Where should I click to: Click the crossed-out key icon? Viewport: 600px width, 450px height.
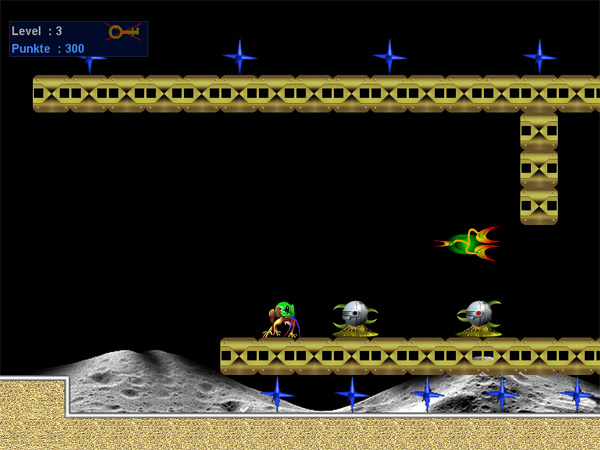123,32
